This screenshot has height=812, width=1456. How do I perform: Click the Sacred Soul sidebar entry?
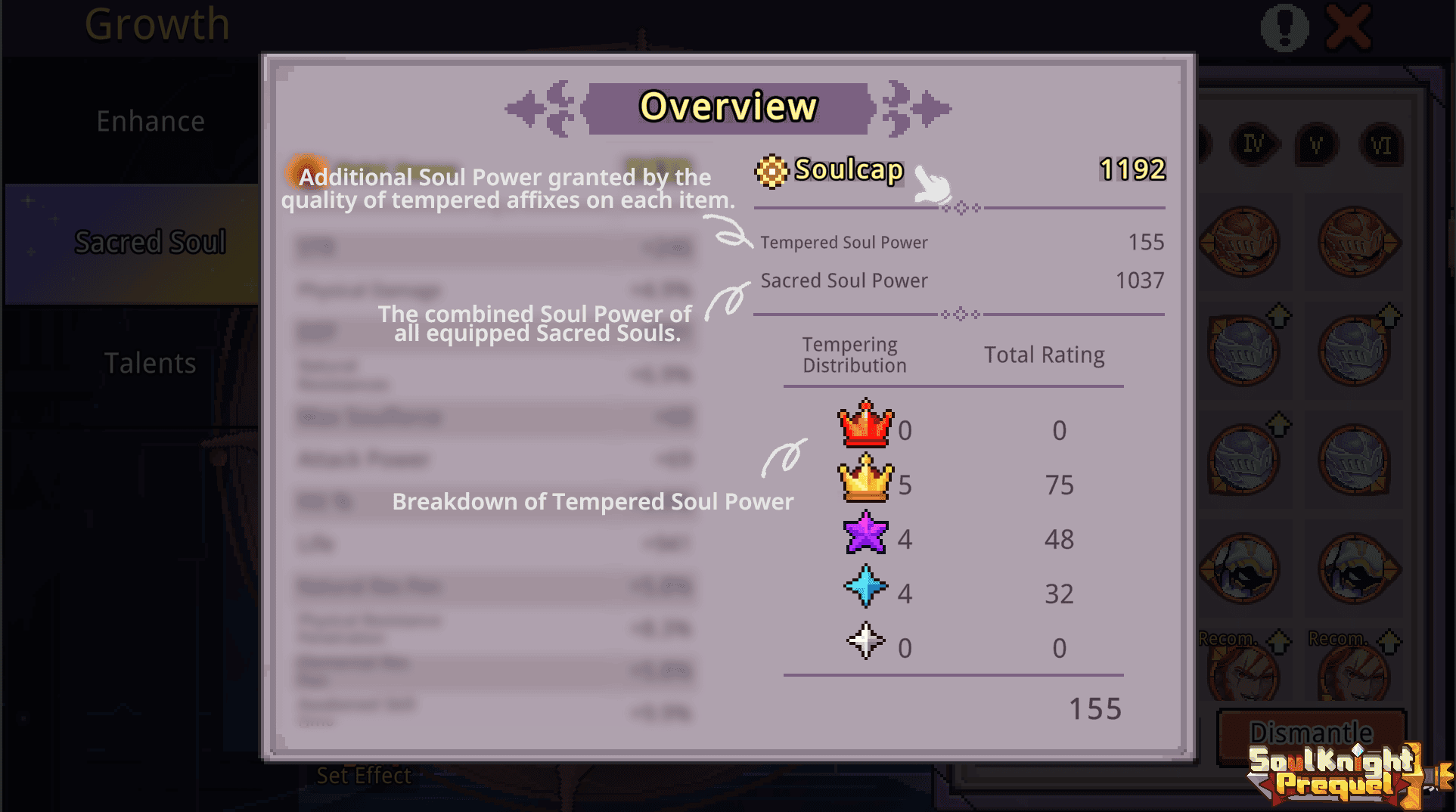tap(150, 241)
